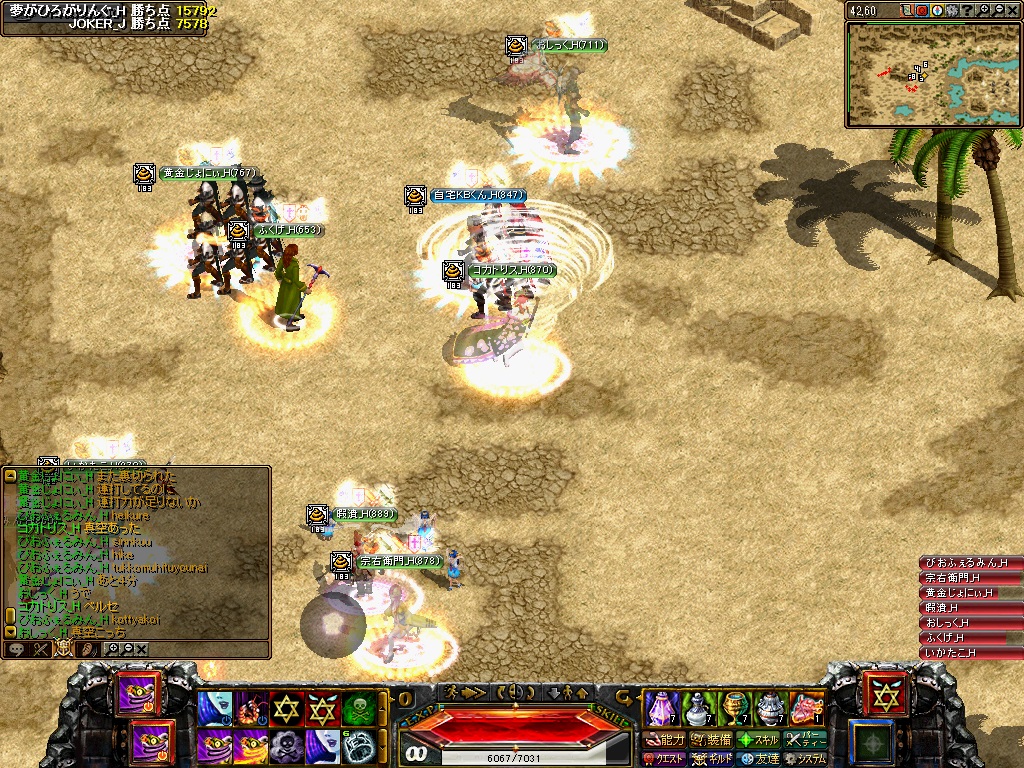Click the compass icon above the minimap
This screenshot has width=1024, height=768.
937,10
